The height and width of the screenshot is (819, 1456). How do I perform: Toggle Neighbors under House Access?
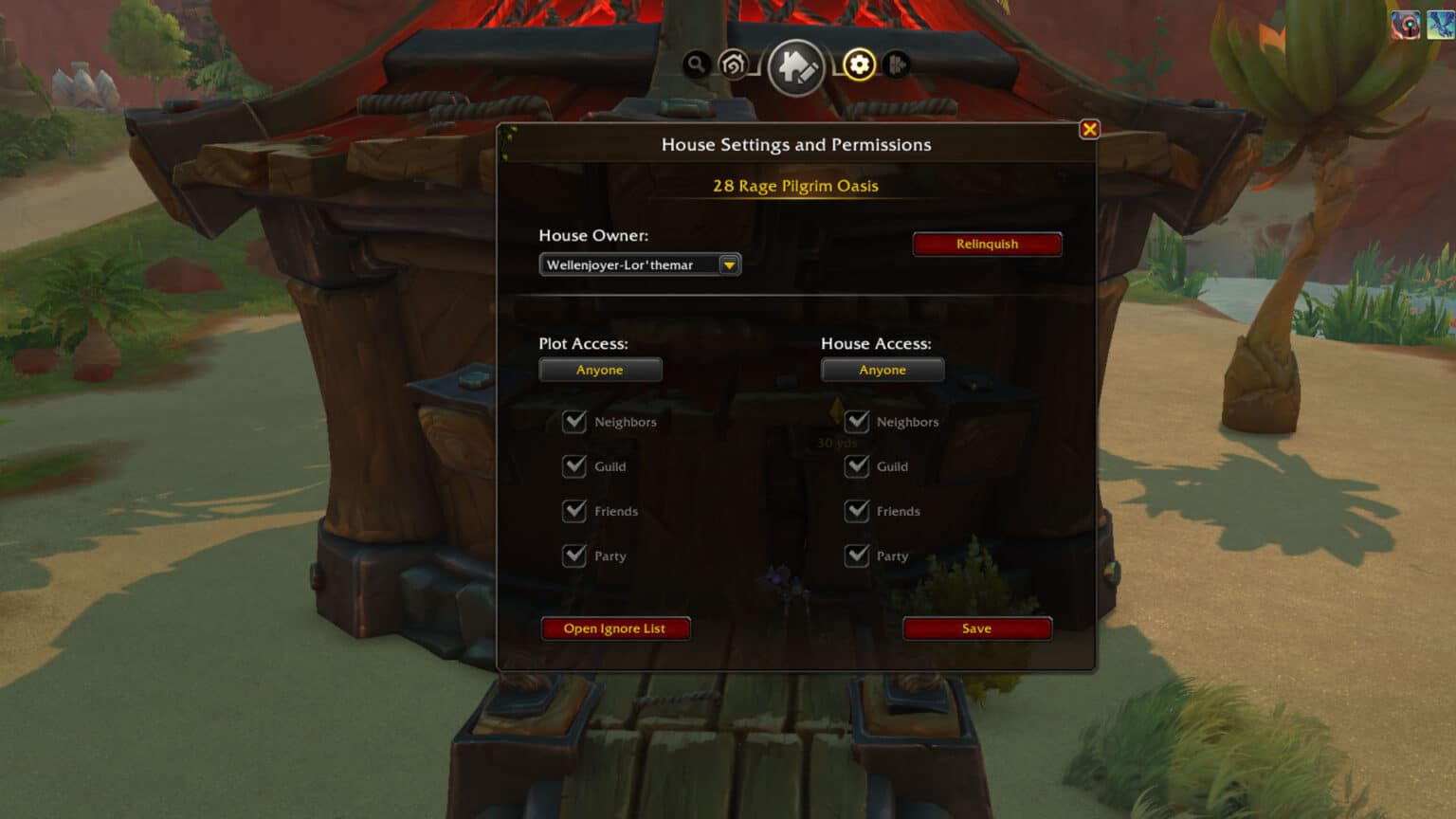857,422
